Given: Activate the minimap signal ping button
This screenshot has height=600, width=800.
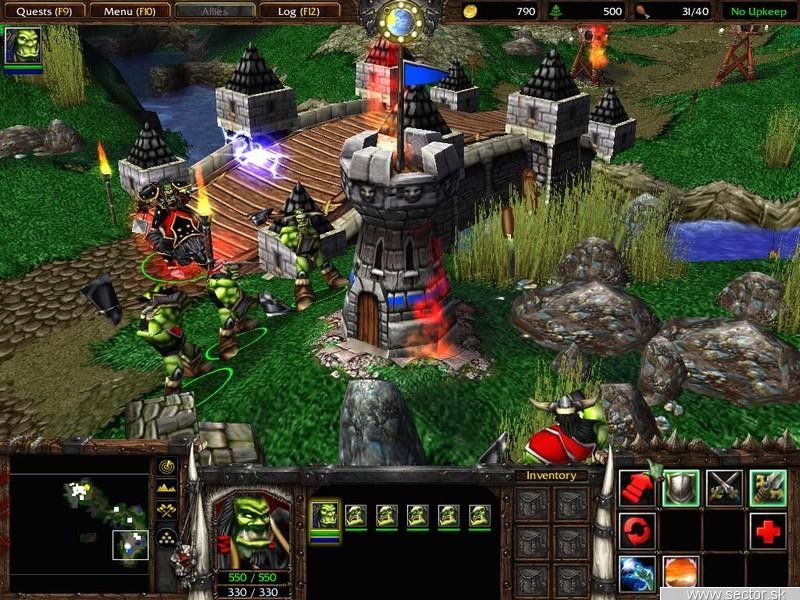Looking at the screenshot, I should coord(167,467).
